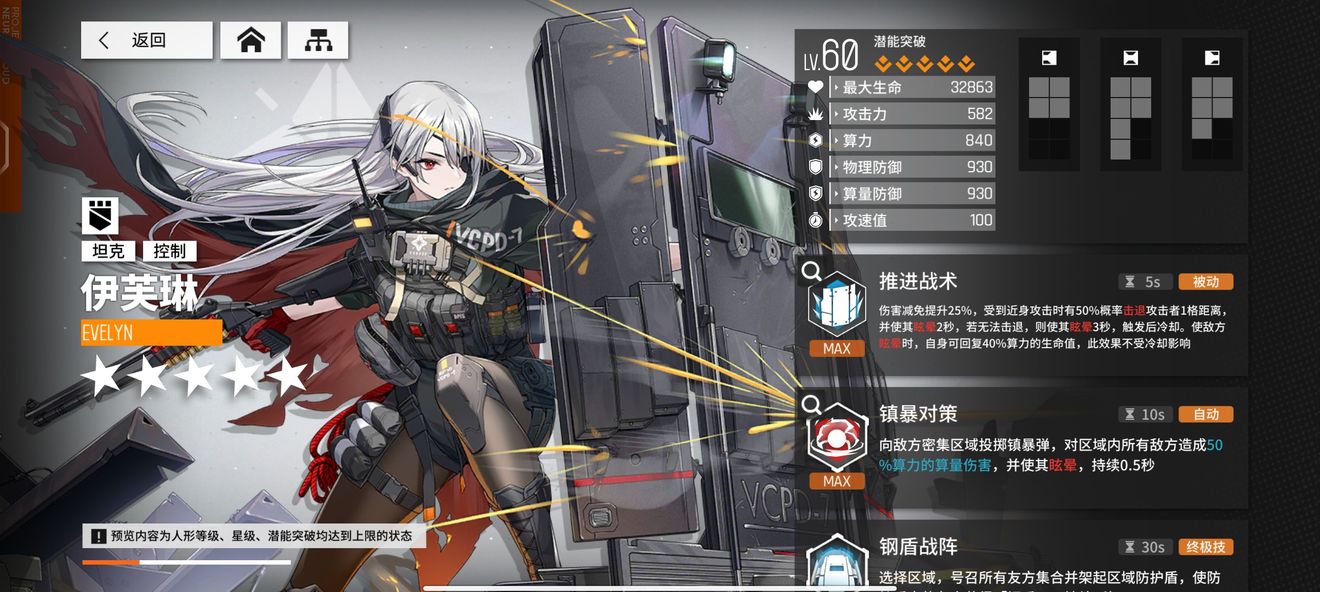Screen dimensions: 1320x592
Task: Expand the 算力 stat row
Action: (912, 141)
